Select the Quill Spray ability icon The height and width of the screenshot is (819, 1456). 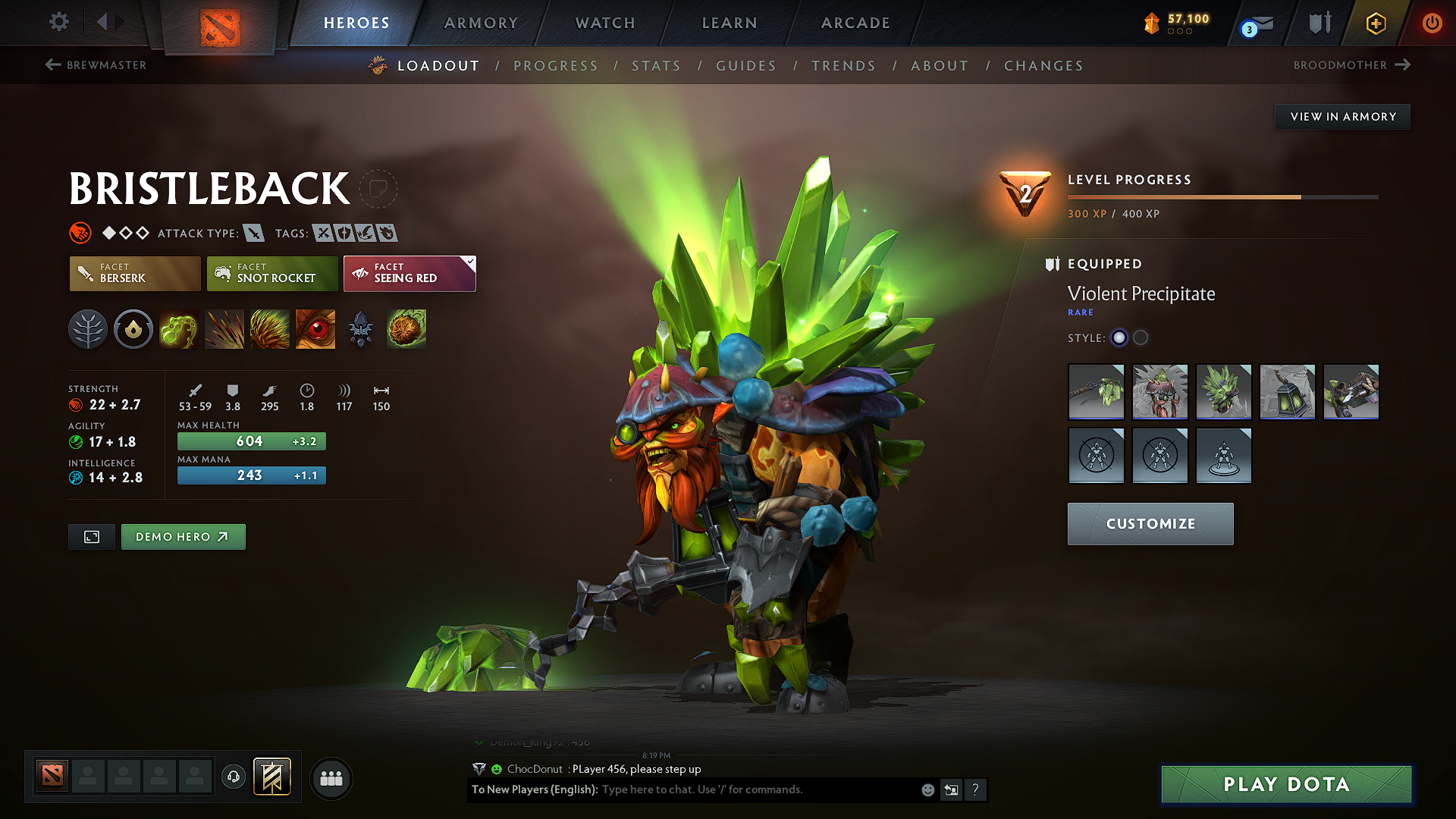[x=224, y=329]
